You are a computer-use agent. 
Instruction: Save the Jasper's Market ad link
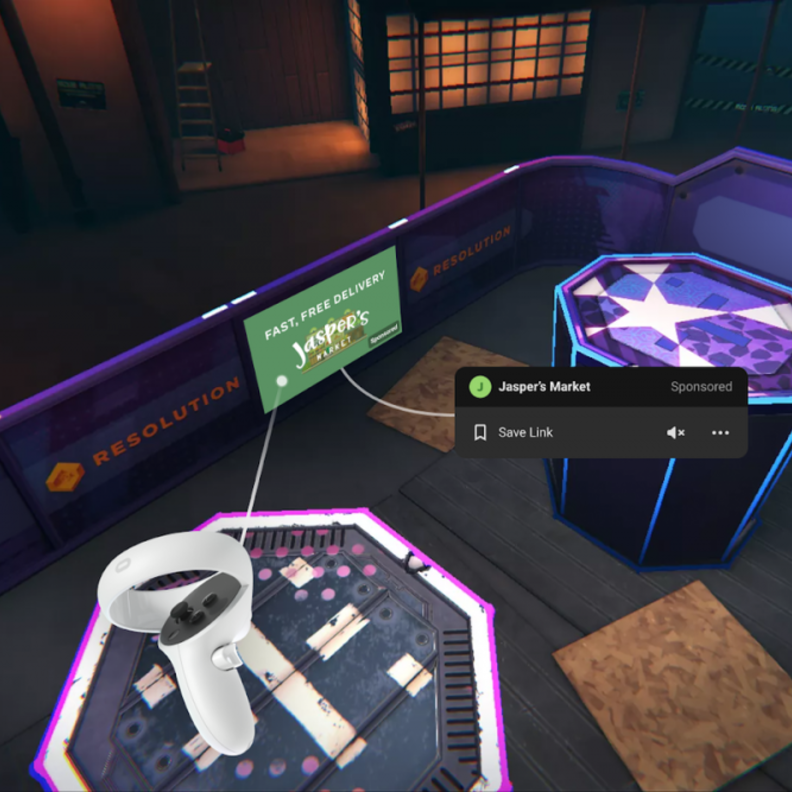[x=515, y=433]
